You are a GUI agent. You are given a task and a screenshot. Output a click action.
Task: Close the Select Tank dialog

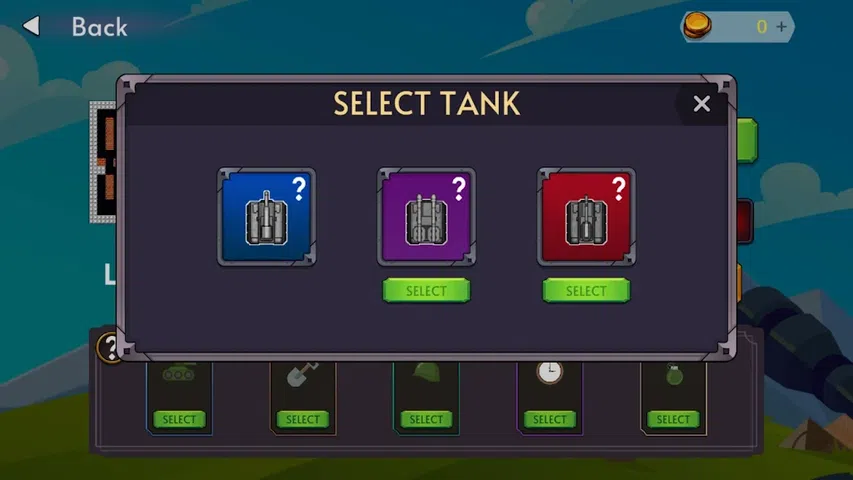click(702, 104)
